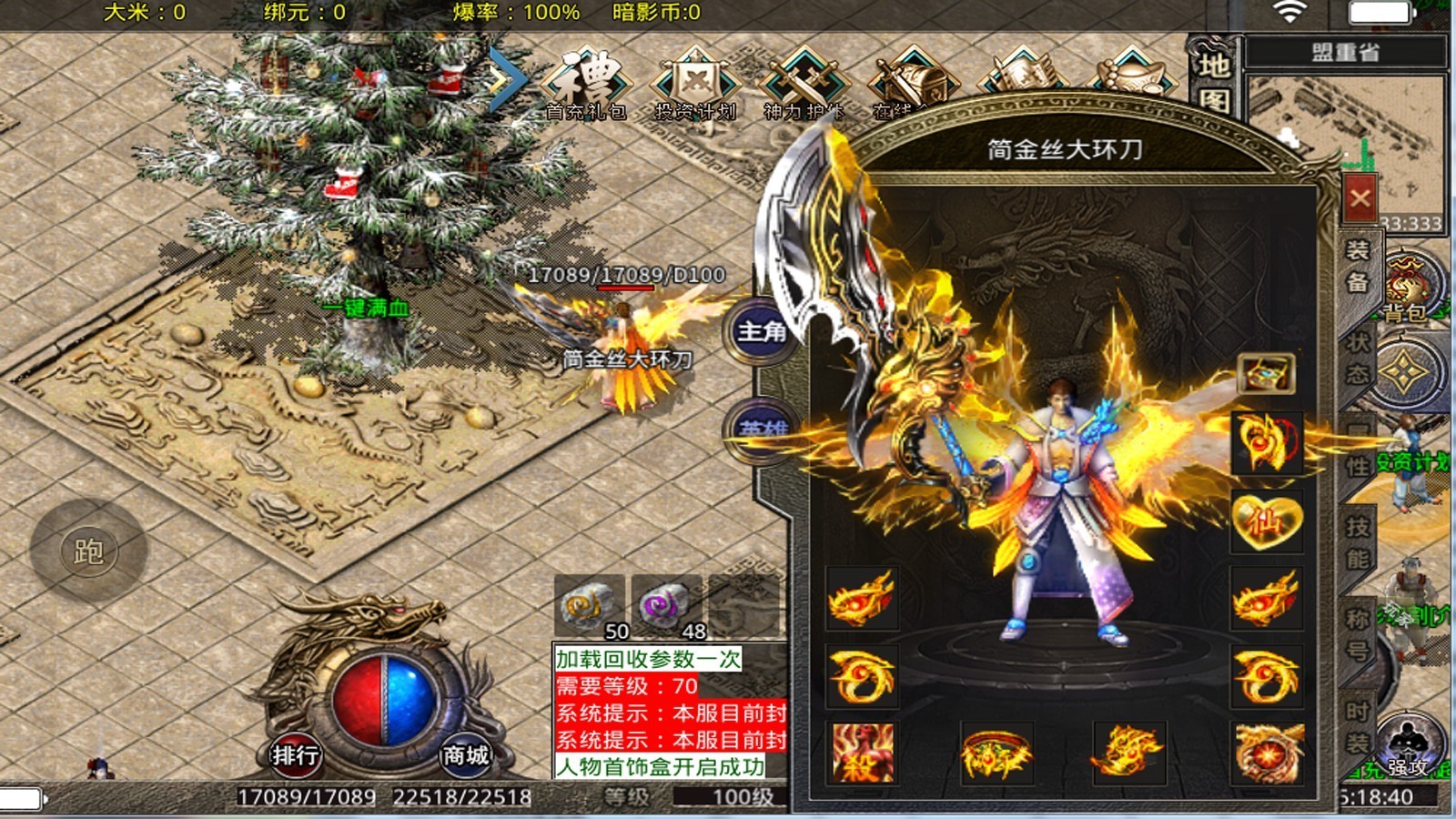Use the gold scroll item with count 50
This screenshot has width=1456, height=819.
point(588,604)
